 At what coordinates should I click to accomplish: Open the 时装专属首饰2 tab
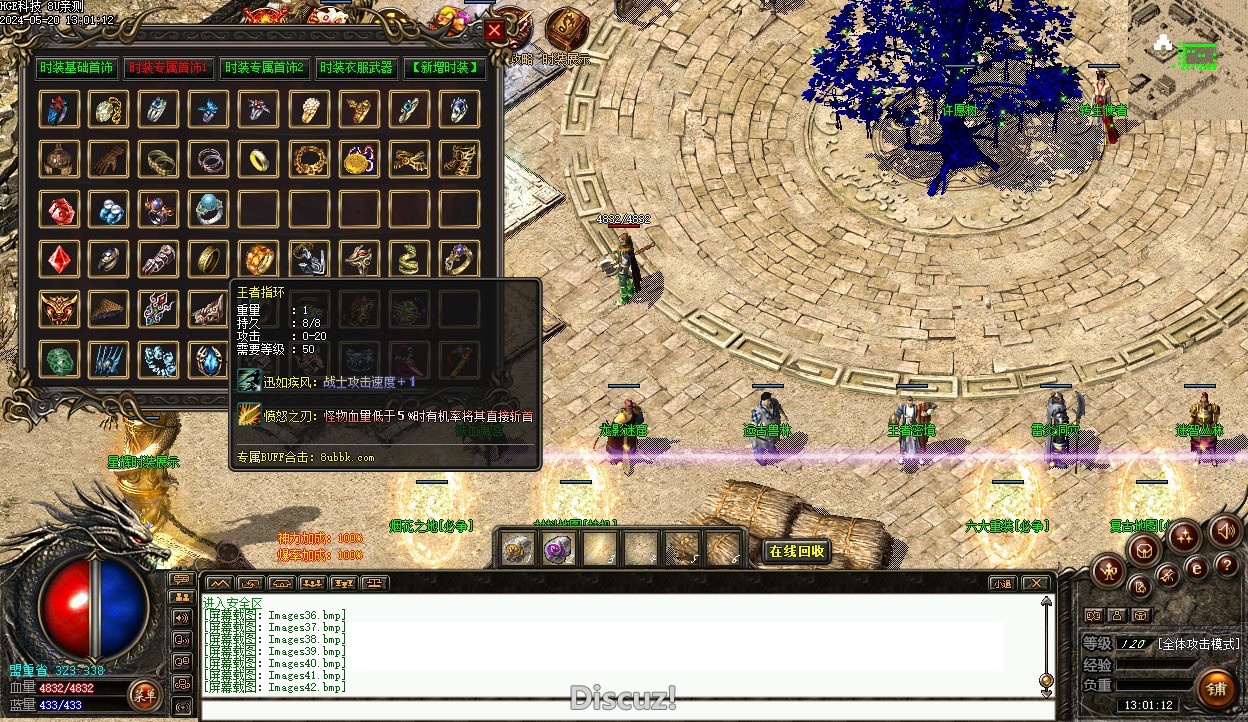264,68
